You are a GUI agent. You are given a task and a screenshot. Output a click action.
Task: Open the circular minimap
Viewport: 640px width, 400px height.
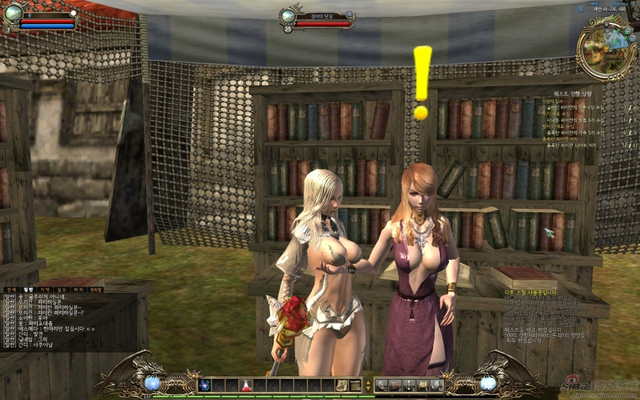[604, 43]
